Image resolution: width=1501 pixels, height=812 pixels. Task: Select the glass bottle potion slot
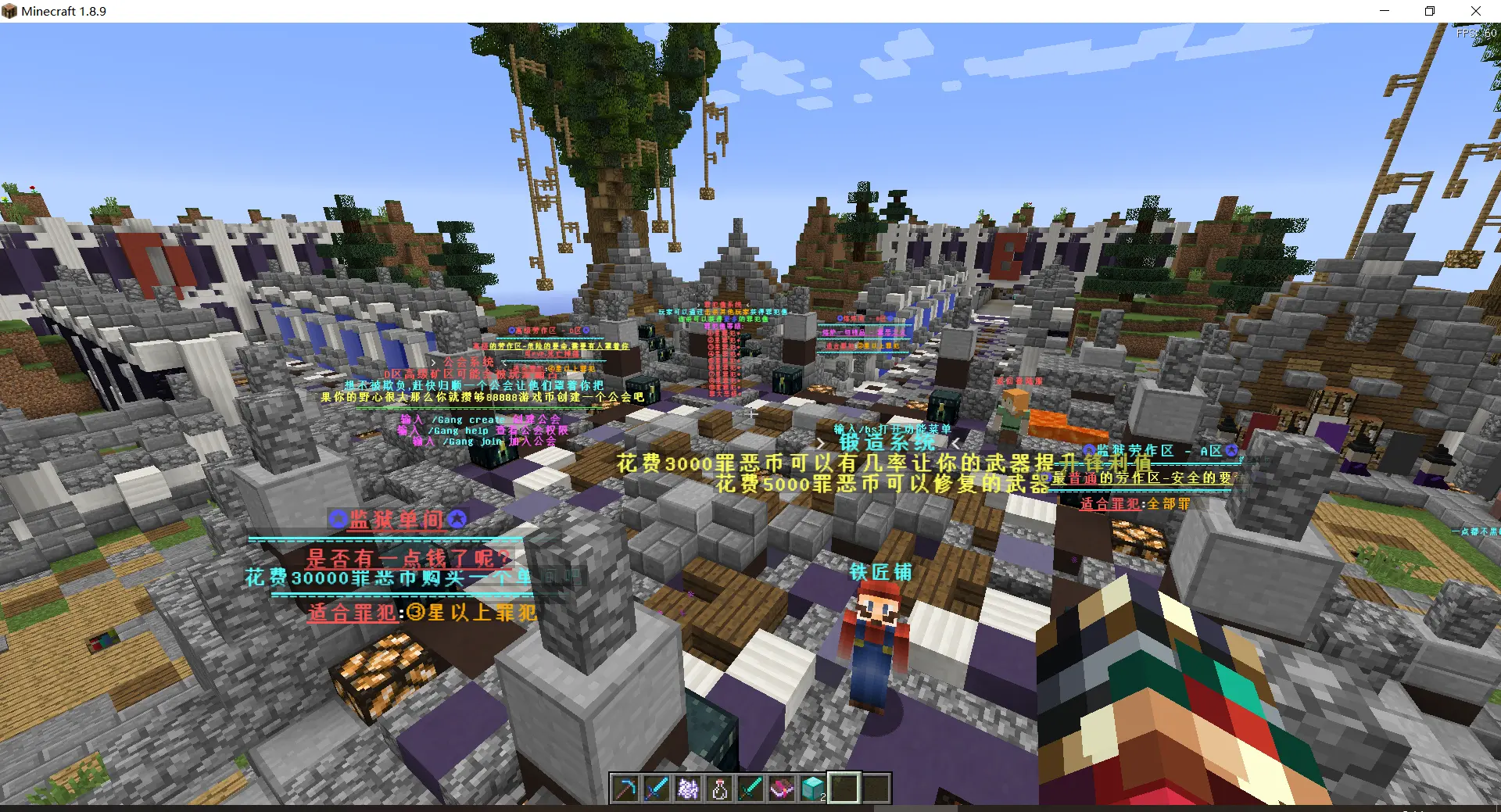tap(719, 789)
